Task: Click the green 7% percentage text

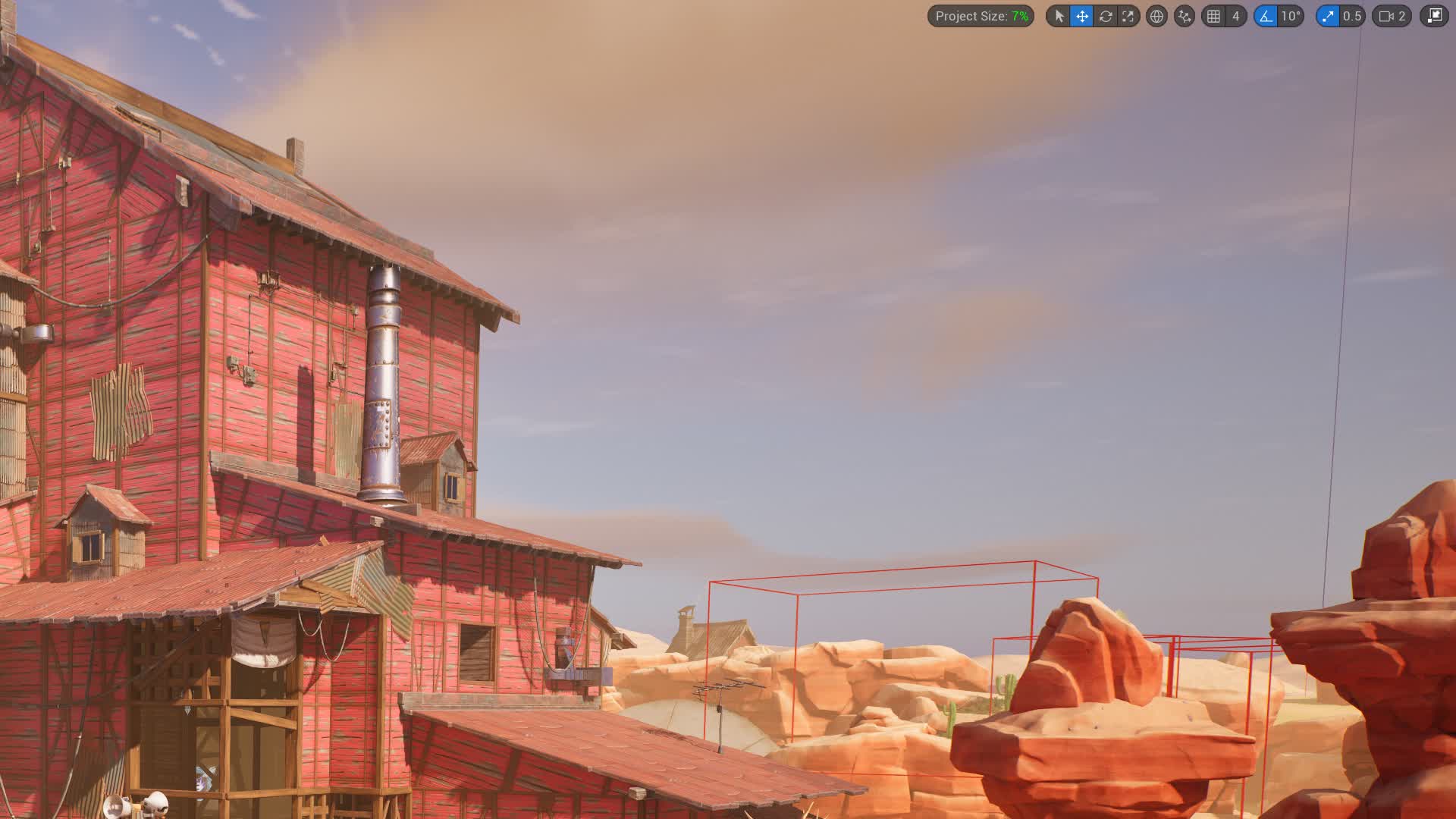Action: (x=1020, y=16)
